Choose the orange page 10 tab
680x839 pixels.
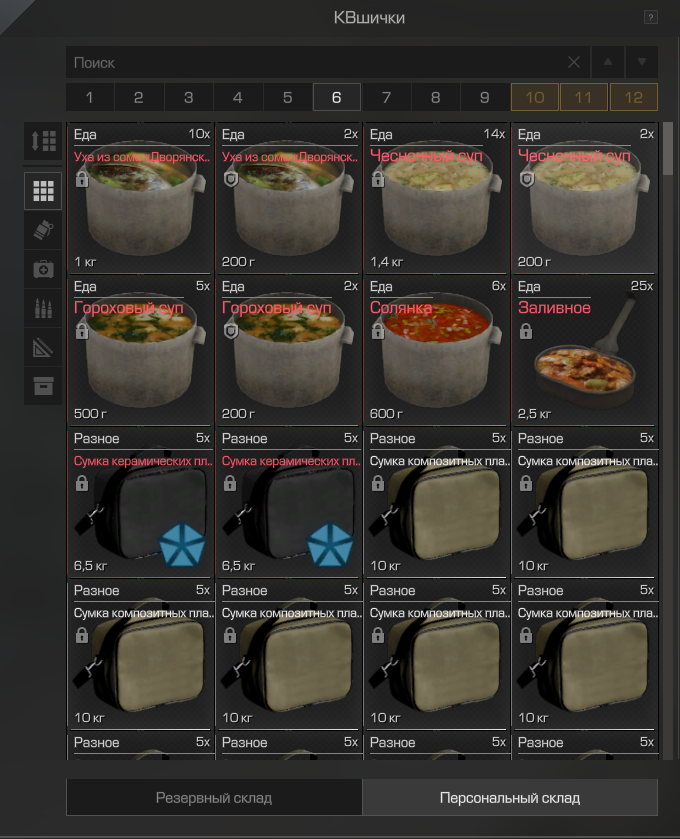(535, 97)
